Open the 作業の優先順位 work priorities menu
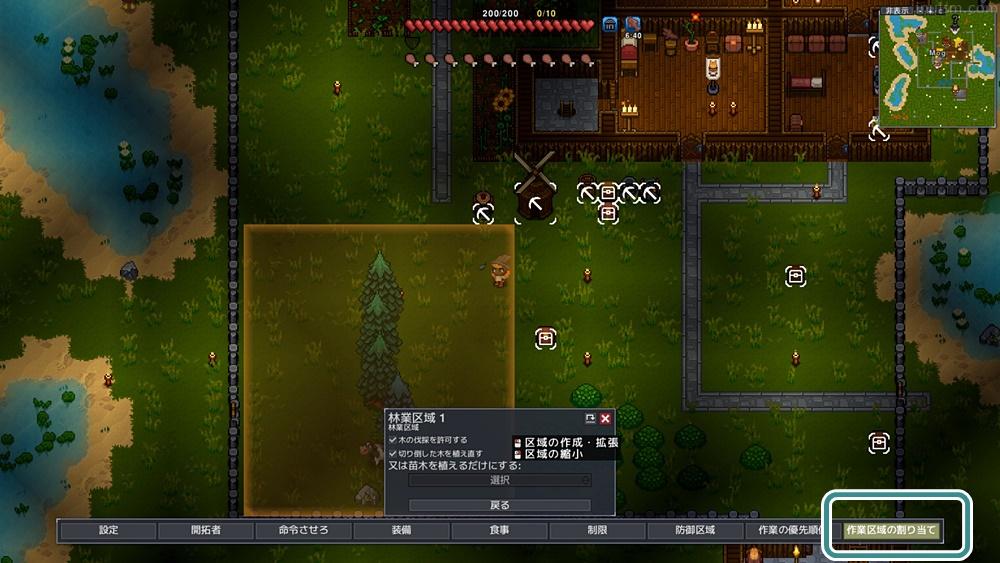This screenshot has height=563, width=1000. pos(787,530)
